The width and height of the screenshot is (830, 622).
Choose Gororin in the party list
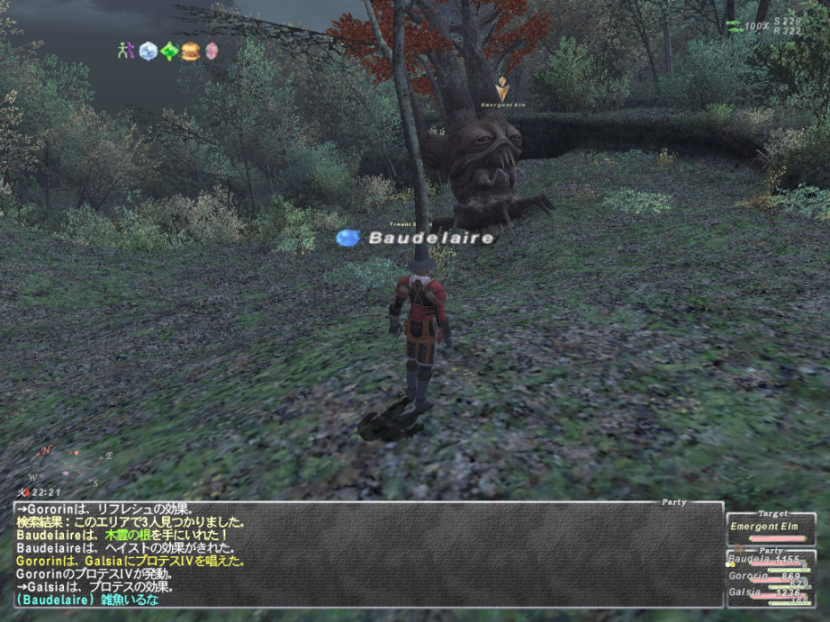pos(771,578)
